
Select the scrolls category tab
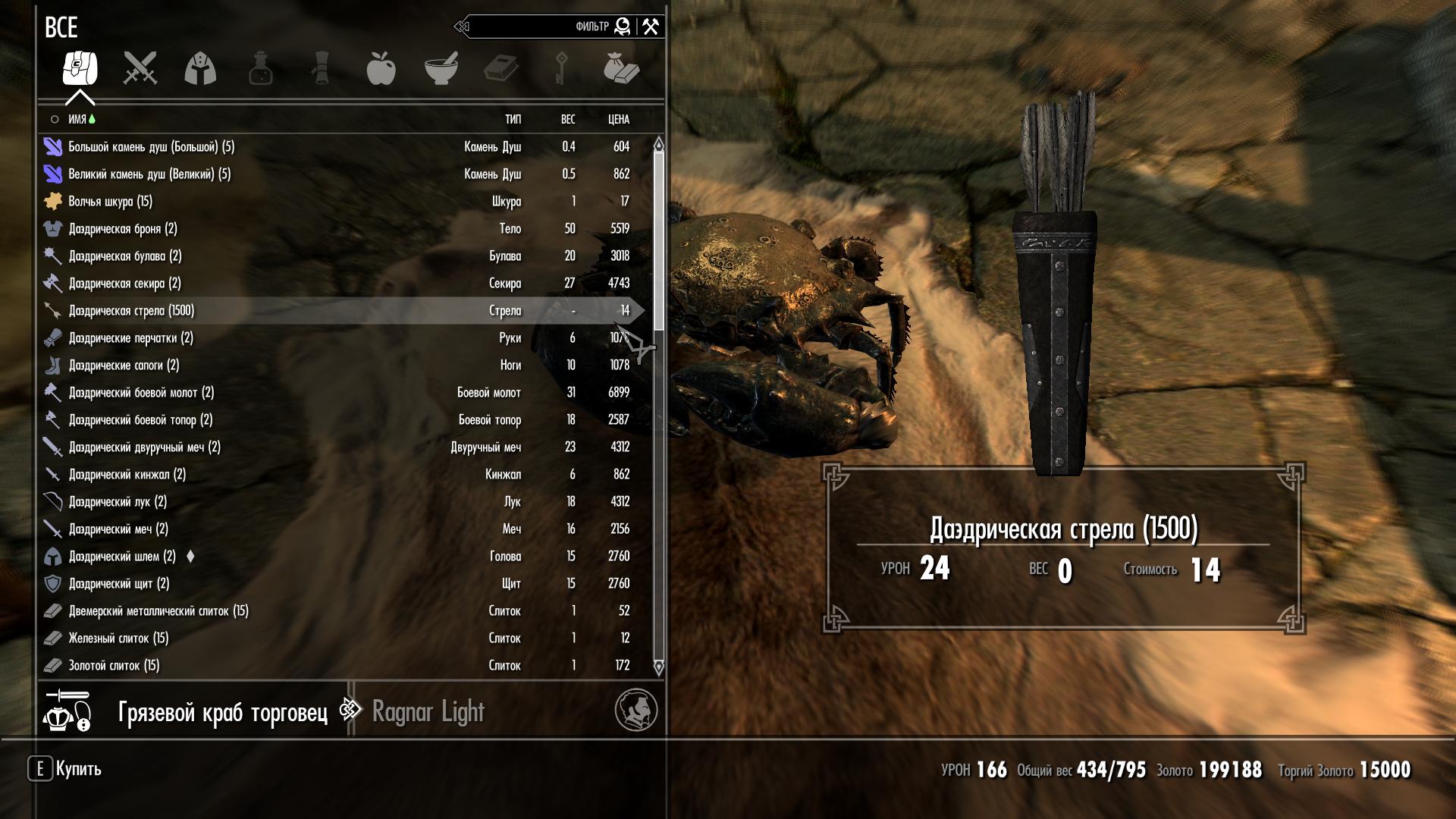click(321, 68)
